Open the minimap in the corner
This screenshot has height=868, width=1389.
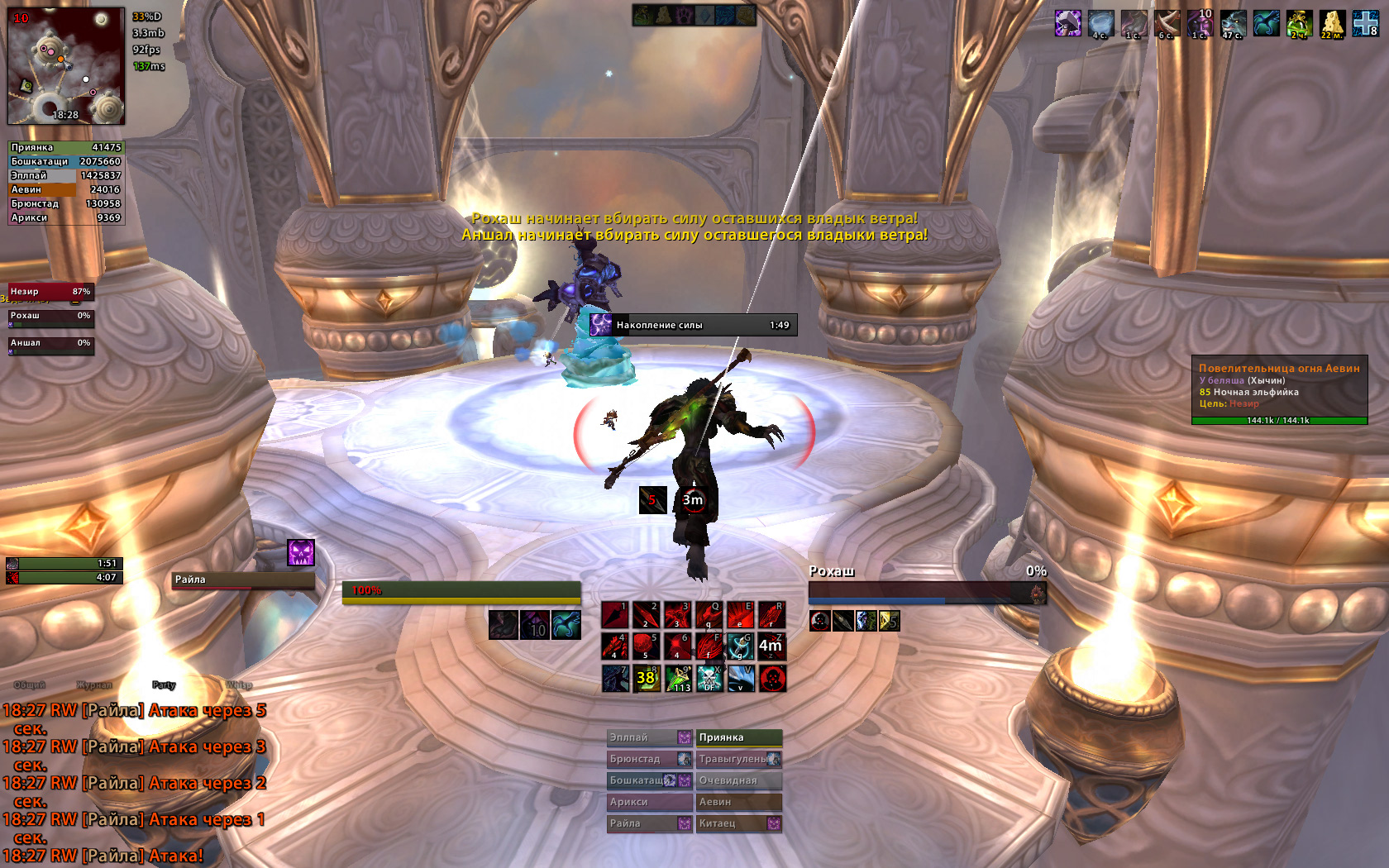[x=66, y=65]
